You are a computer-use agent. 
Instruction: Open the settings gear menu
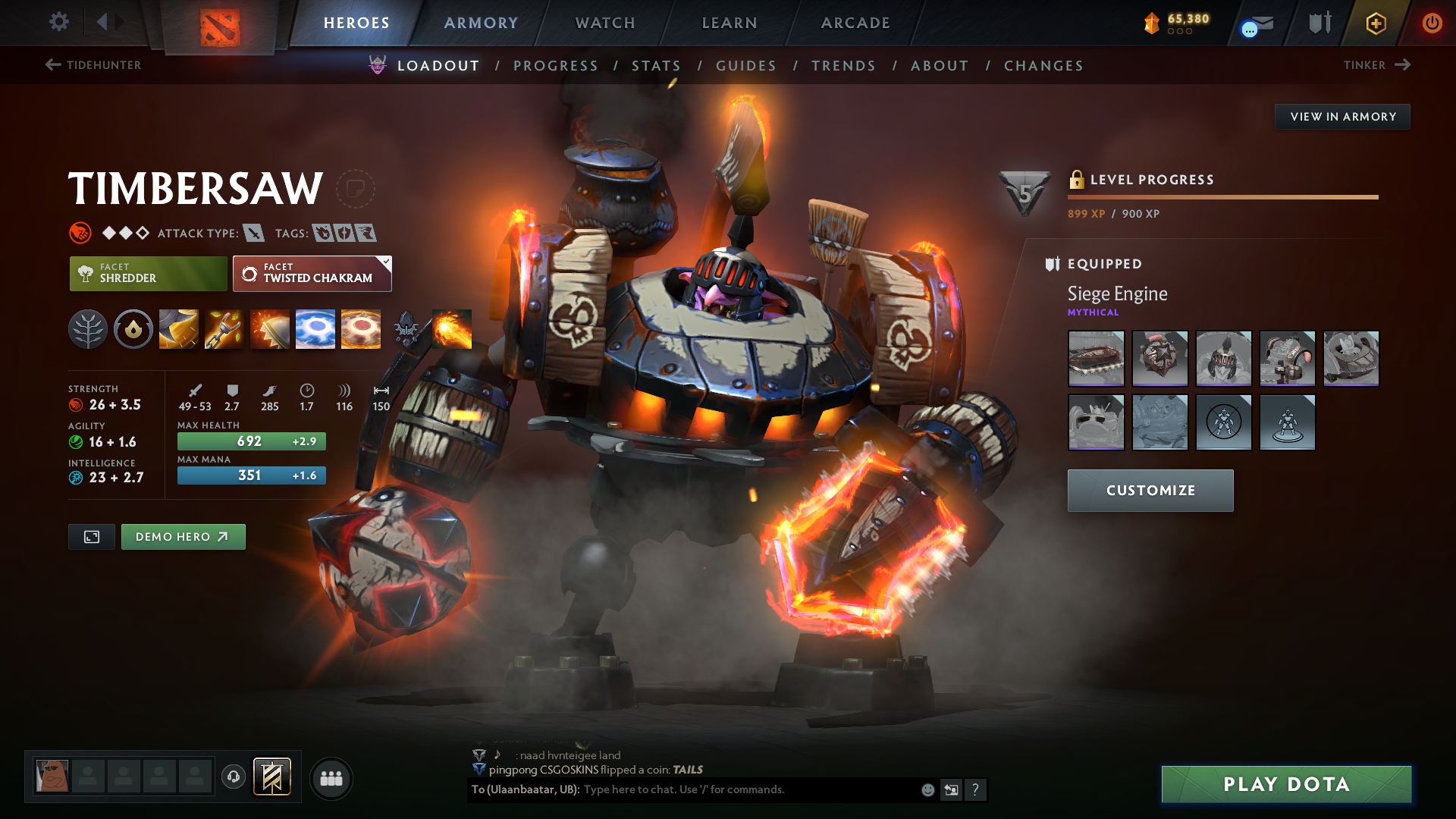click(x=58, y=22)
